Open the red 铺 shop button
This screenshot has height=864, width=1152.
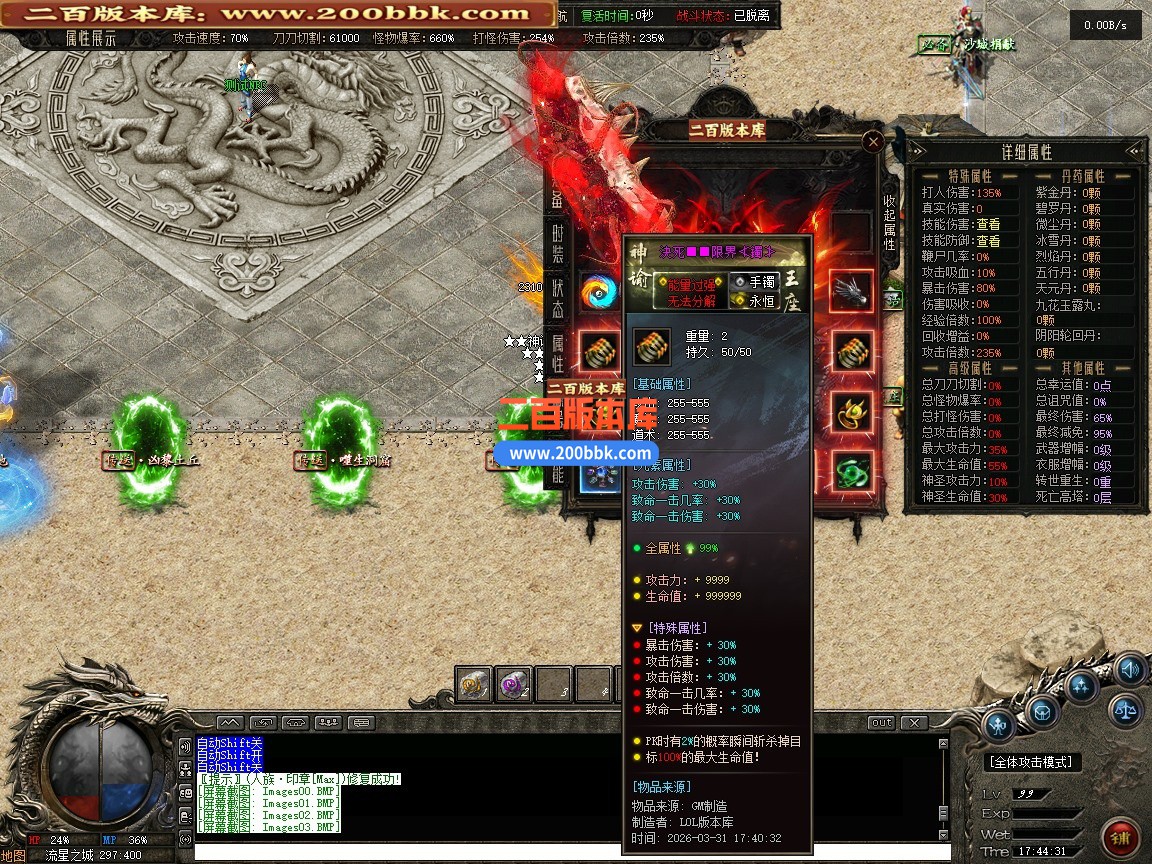click(1119, 837)
